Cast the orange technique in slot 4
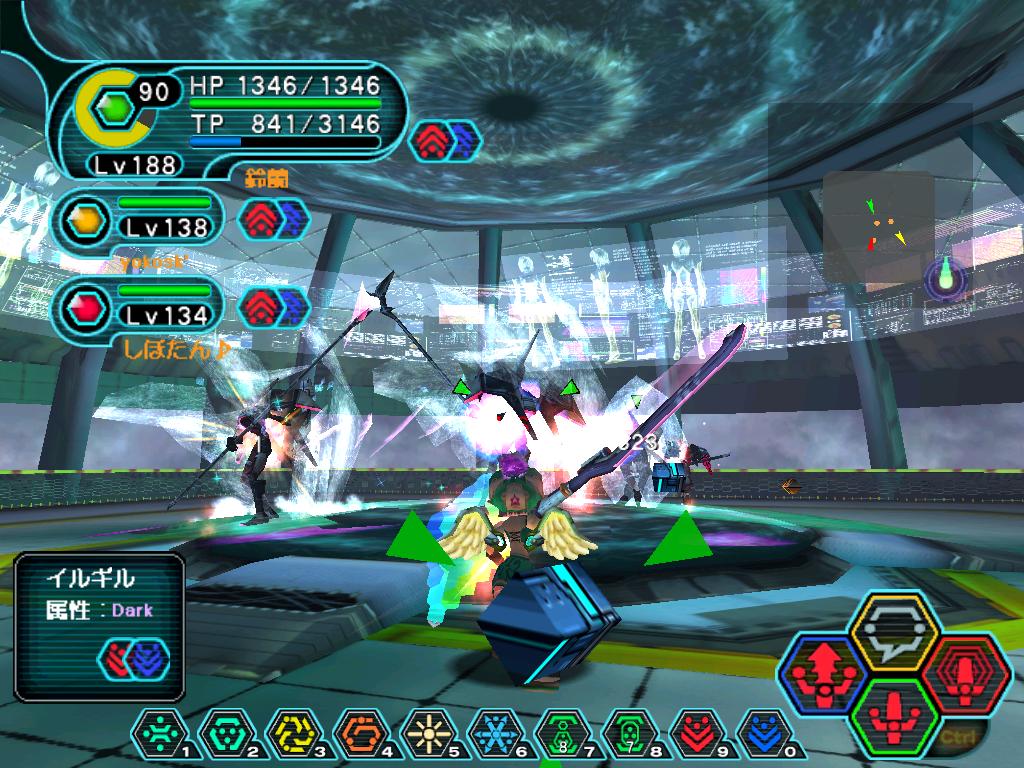 (x=360, y=732)
